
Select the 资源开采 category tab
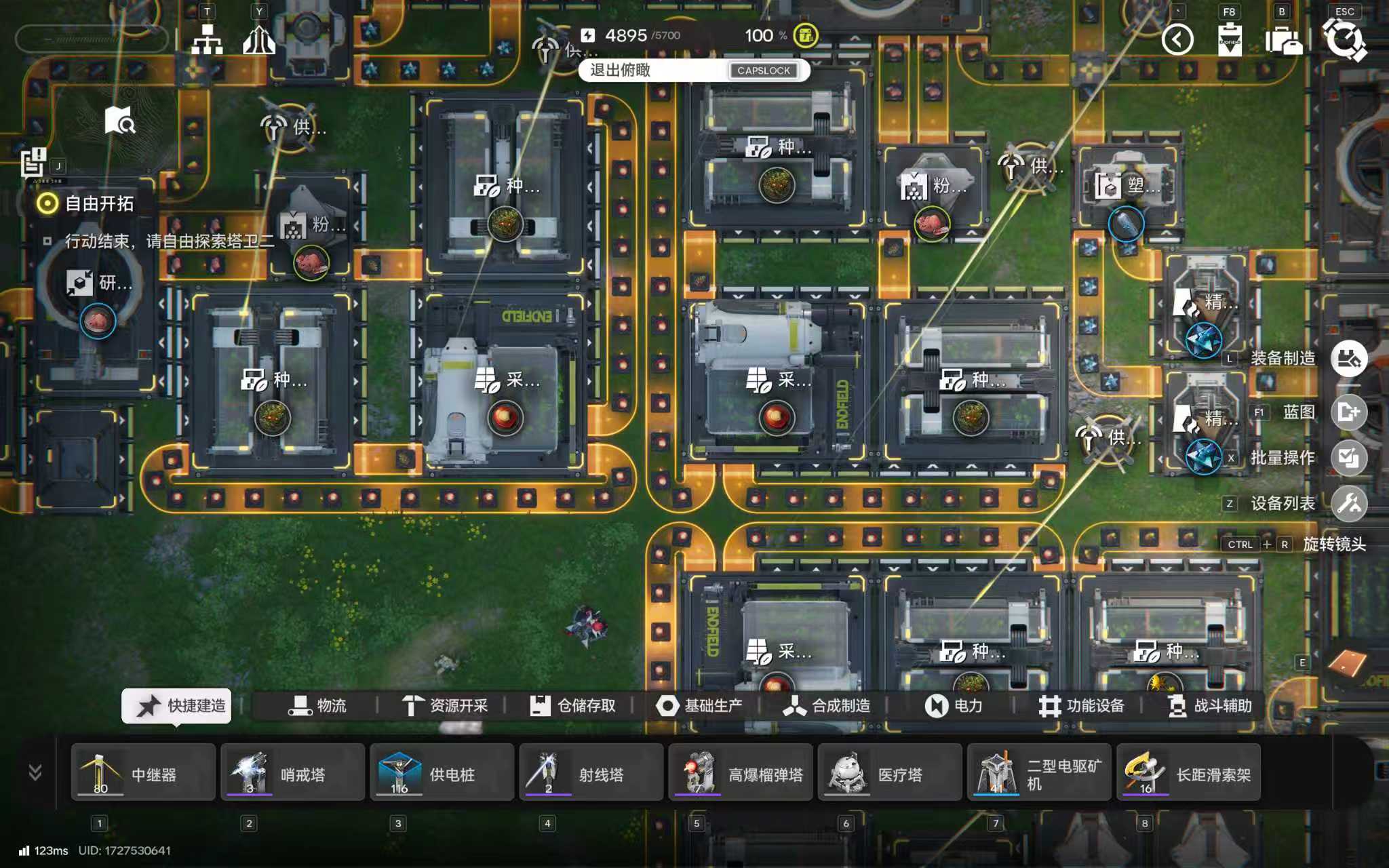click(444, 706)
